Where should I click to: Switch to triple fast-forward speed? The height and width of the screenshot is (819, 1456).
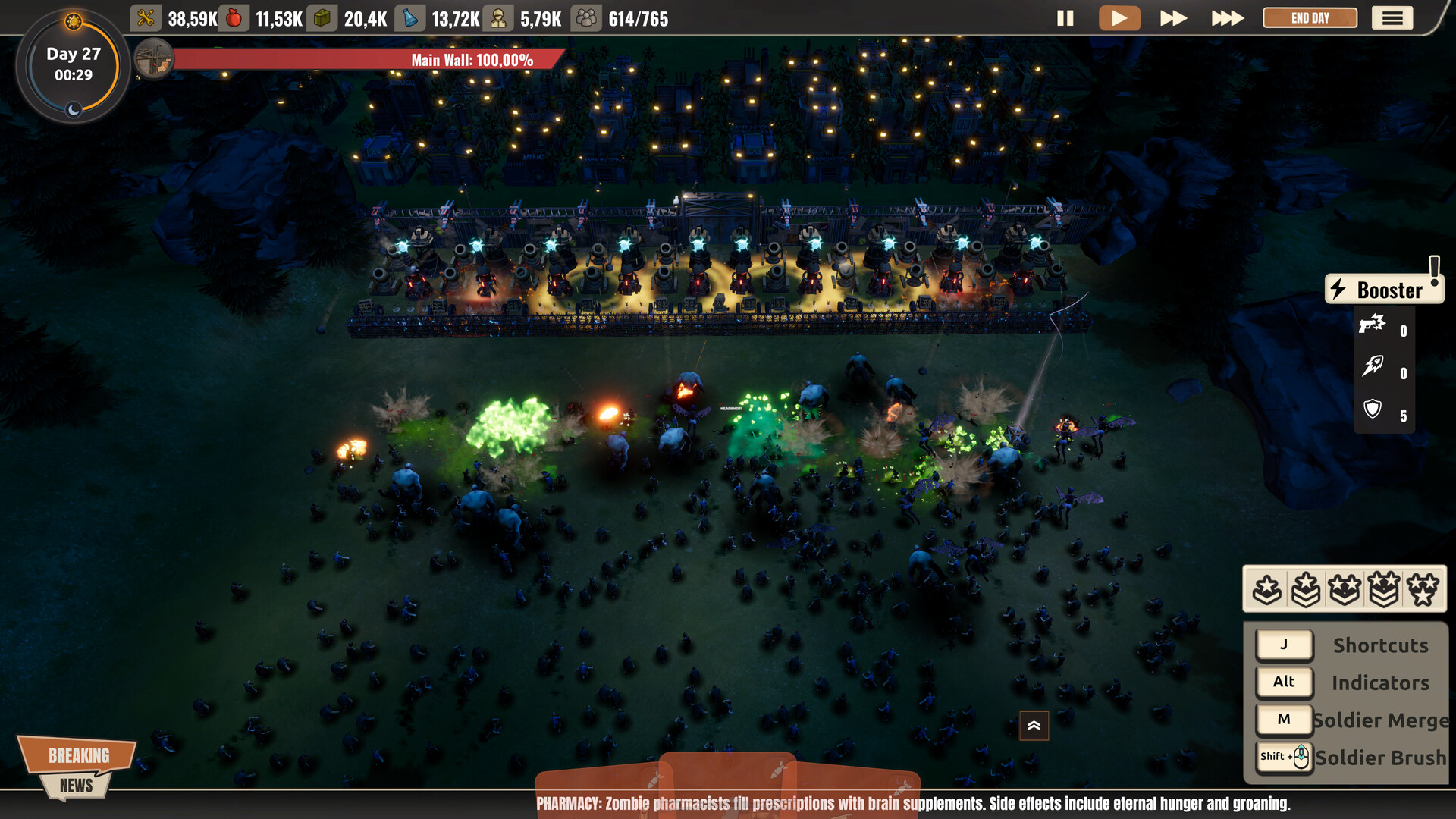[1227, 18]
